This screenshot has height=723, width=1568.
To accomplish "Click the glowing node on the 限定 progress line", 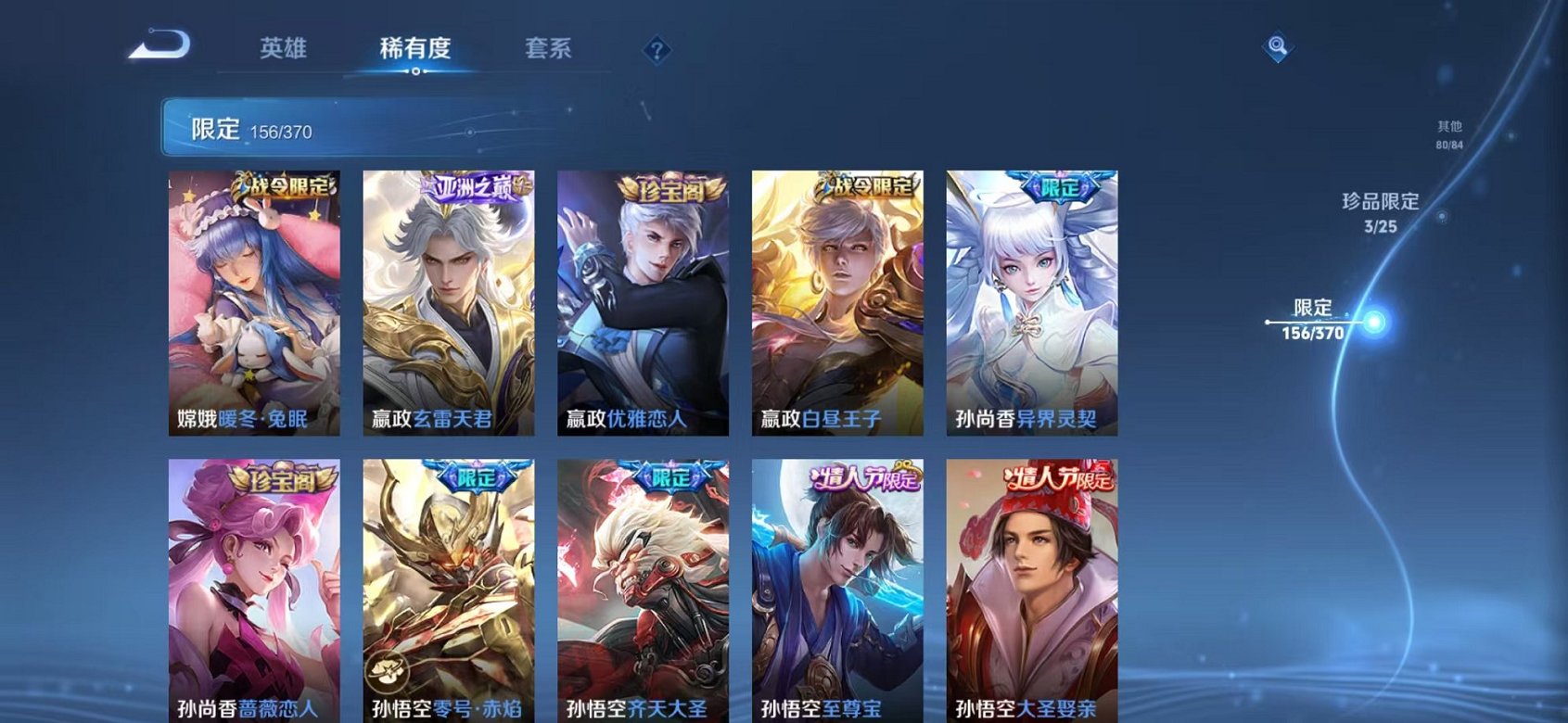I will click(x=1374, y=321).
